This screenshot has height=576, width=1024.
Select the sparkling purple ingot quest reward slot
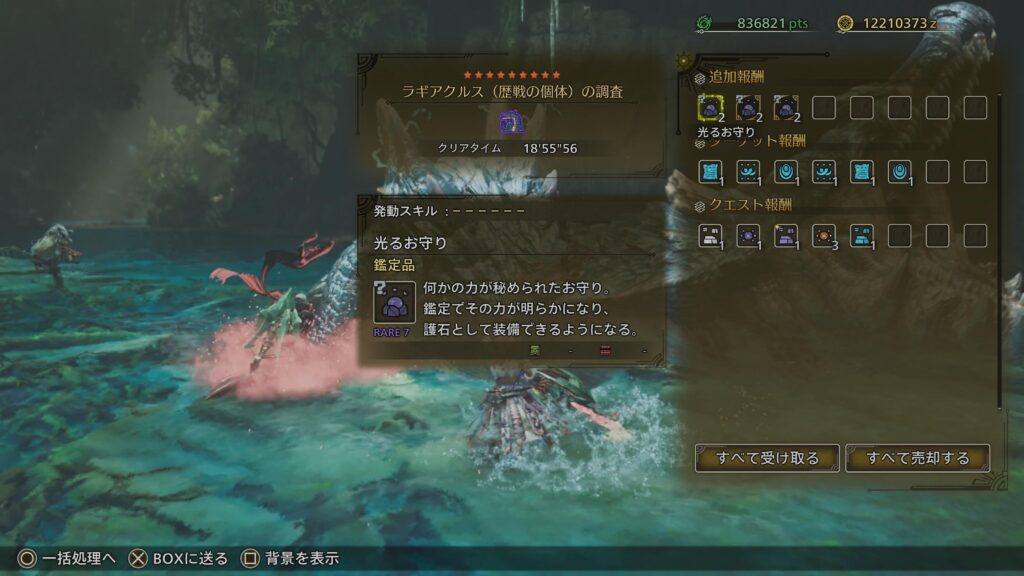[786, 235]
